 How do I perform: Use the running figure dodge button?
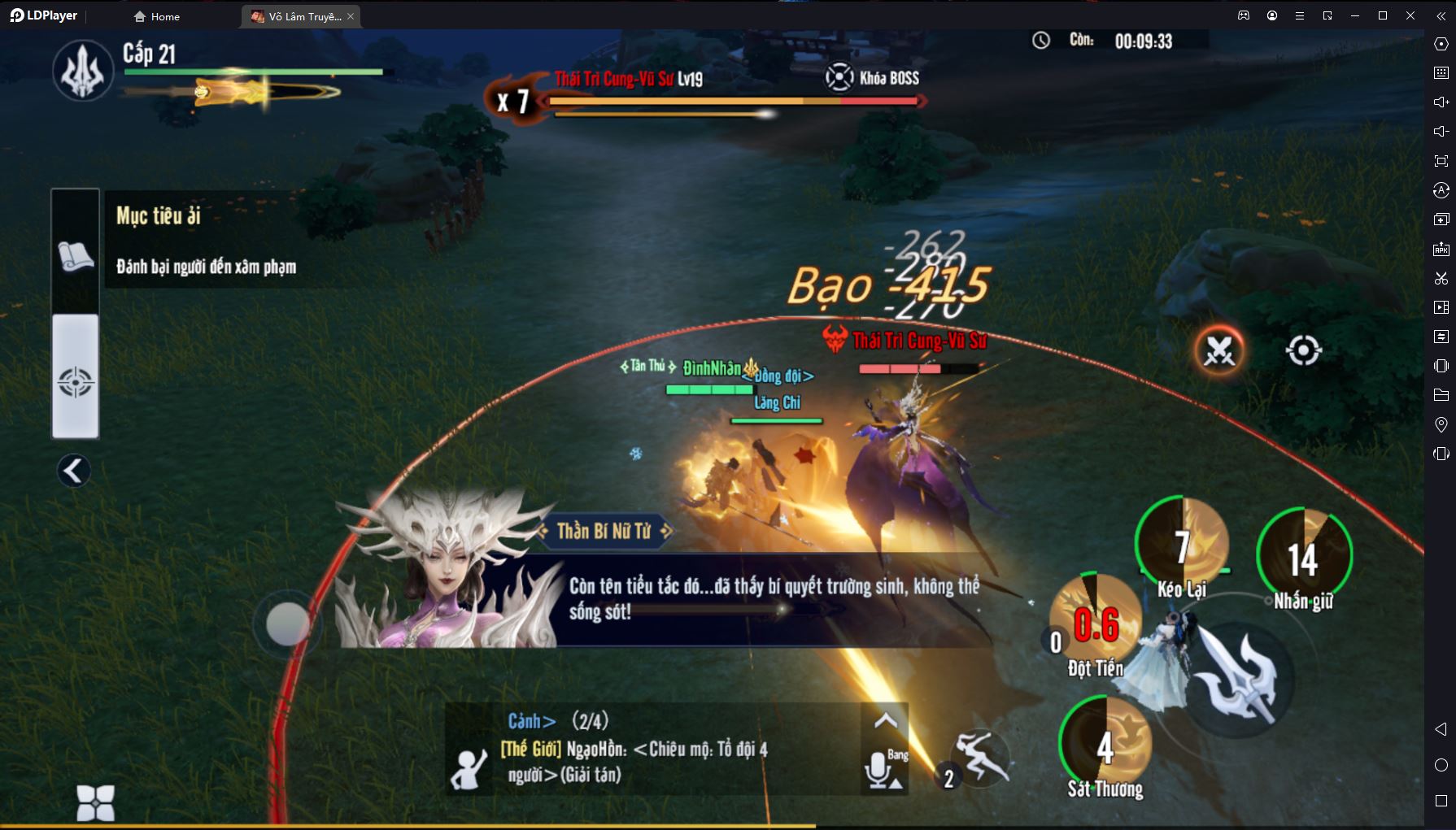pyautogui.click(x=982, y=758)
